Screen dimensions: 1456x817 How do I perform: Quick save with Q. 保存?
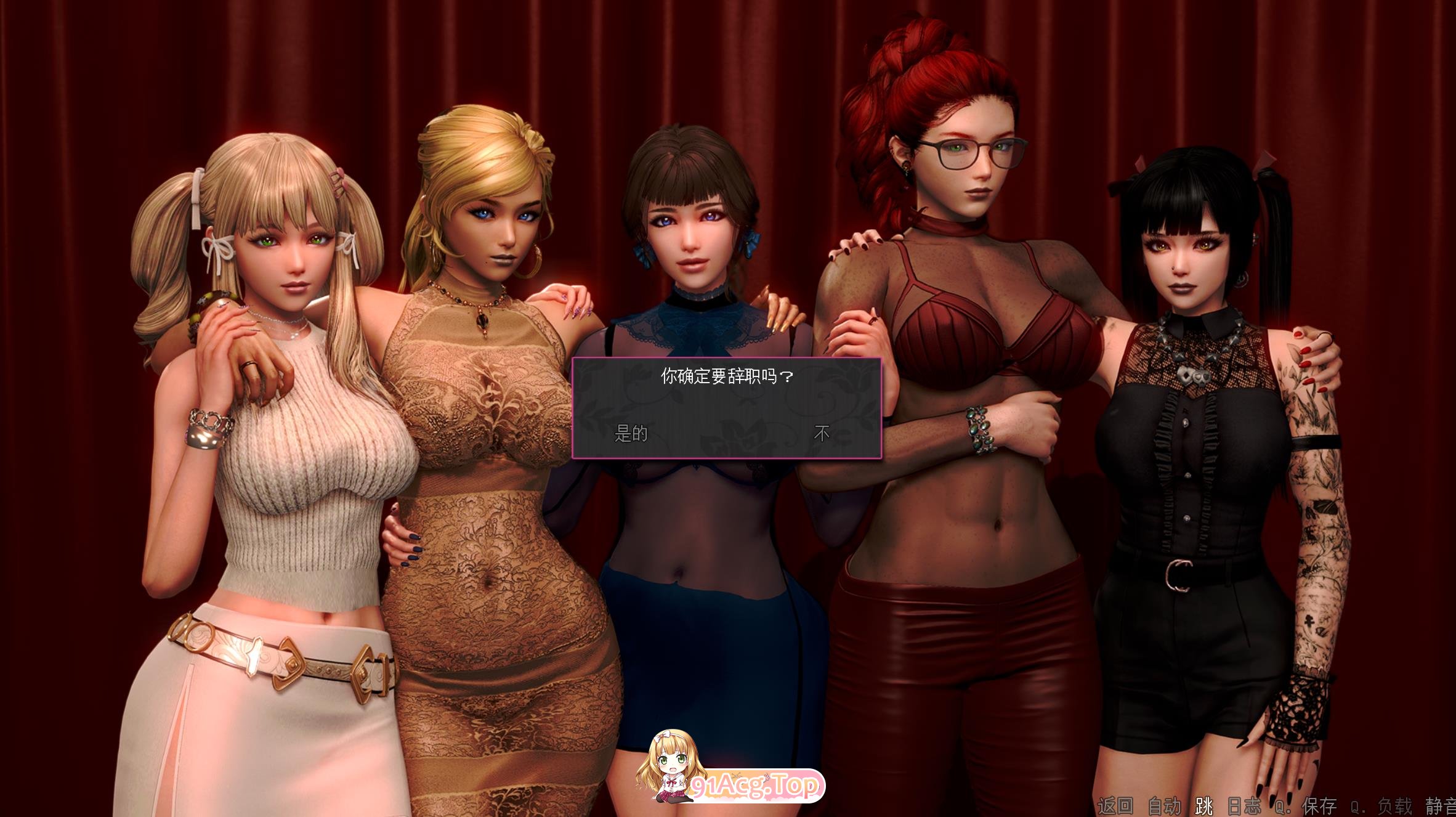[1307, 805]
